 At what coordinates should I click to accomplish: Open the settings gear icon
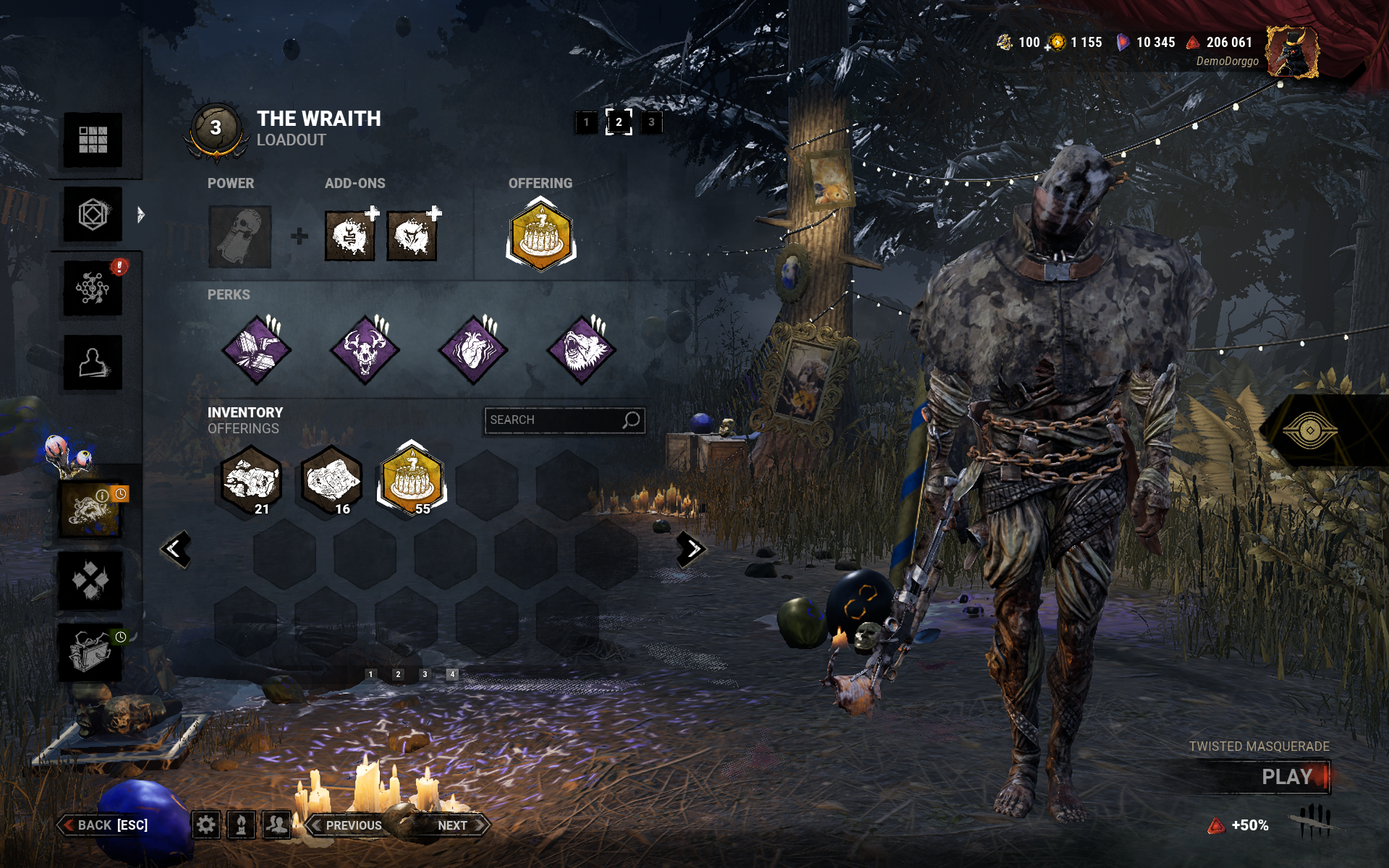tap(206, 825)
